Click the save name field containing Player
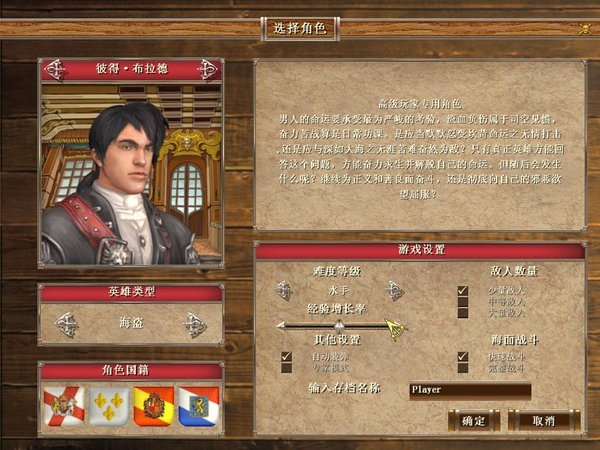Viewport: 600px width, 450px height. [x=470, y=391]
